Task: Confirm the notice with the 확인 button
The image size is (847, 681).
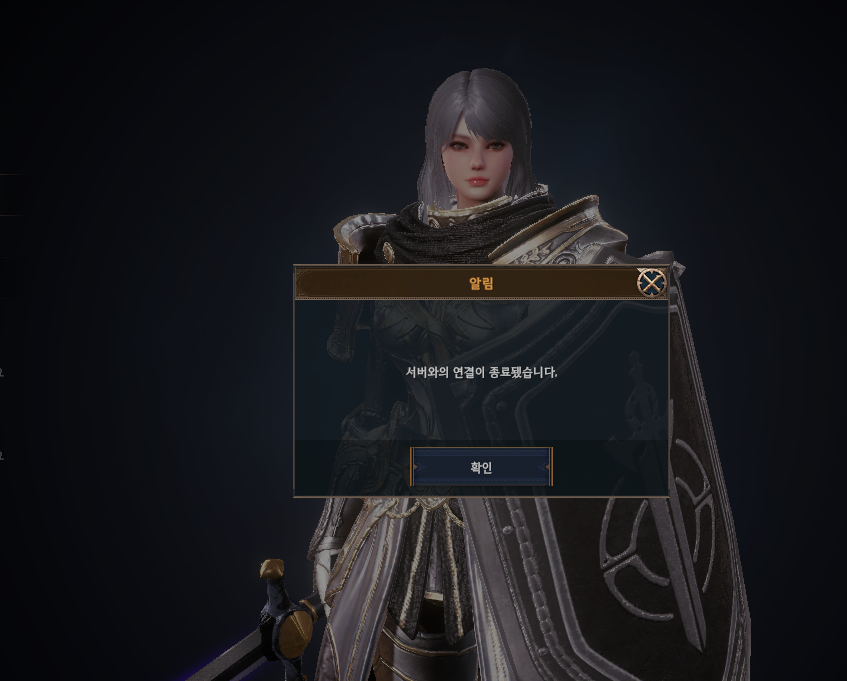Action: coord(481,467)
